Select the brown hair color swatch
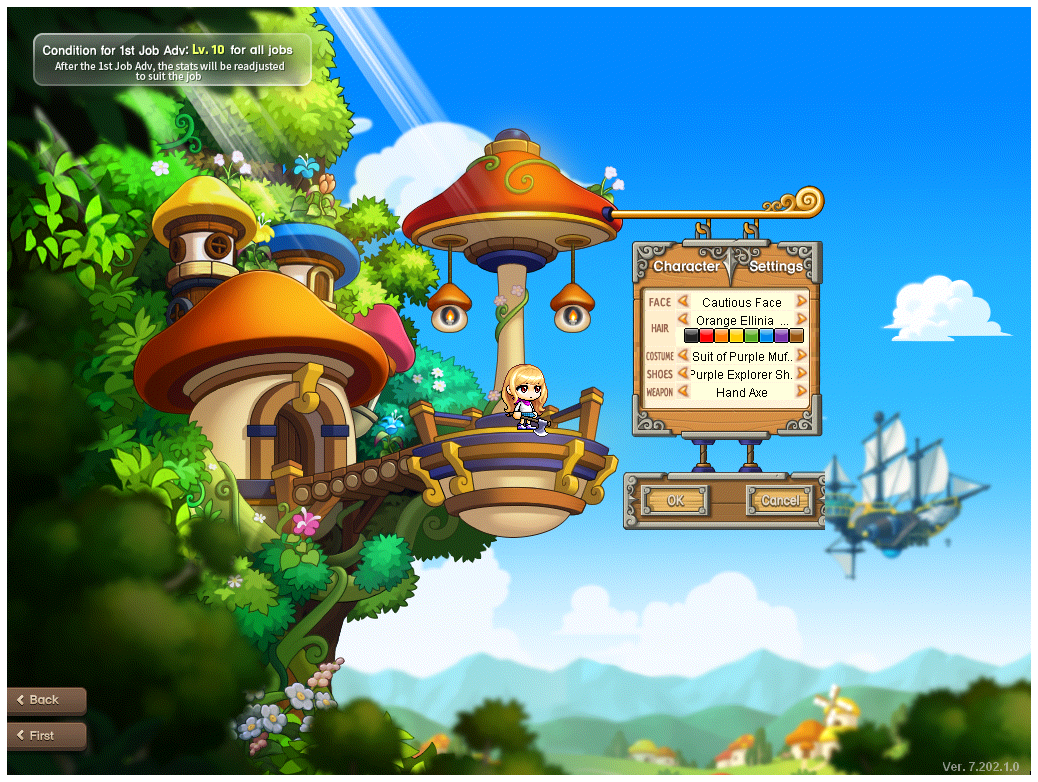1038x782 pixels. (796, 336)
